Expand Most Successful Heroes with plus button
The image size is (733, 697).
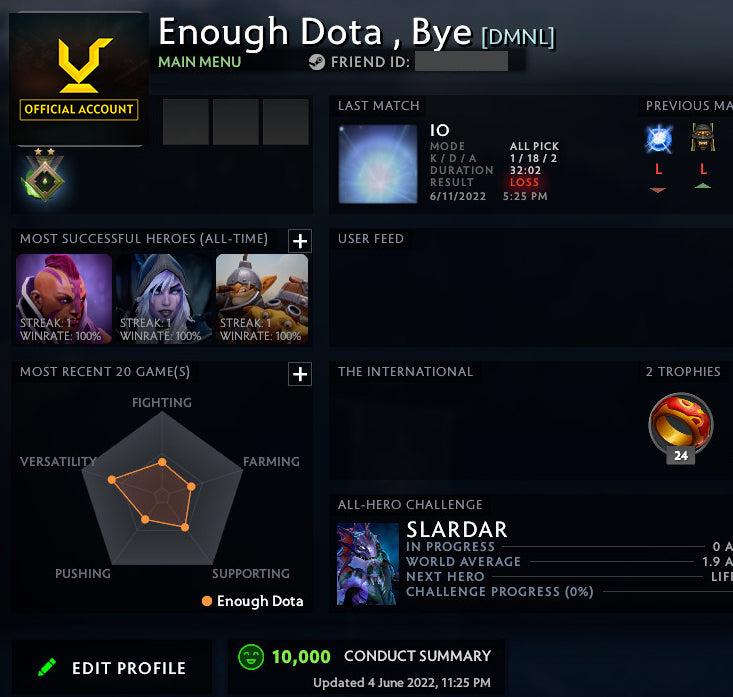tap(300, 240)
